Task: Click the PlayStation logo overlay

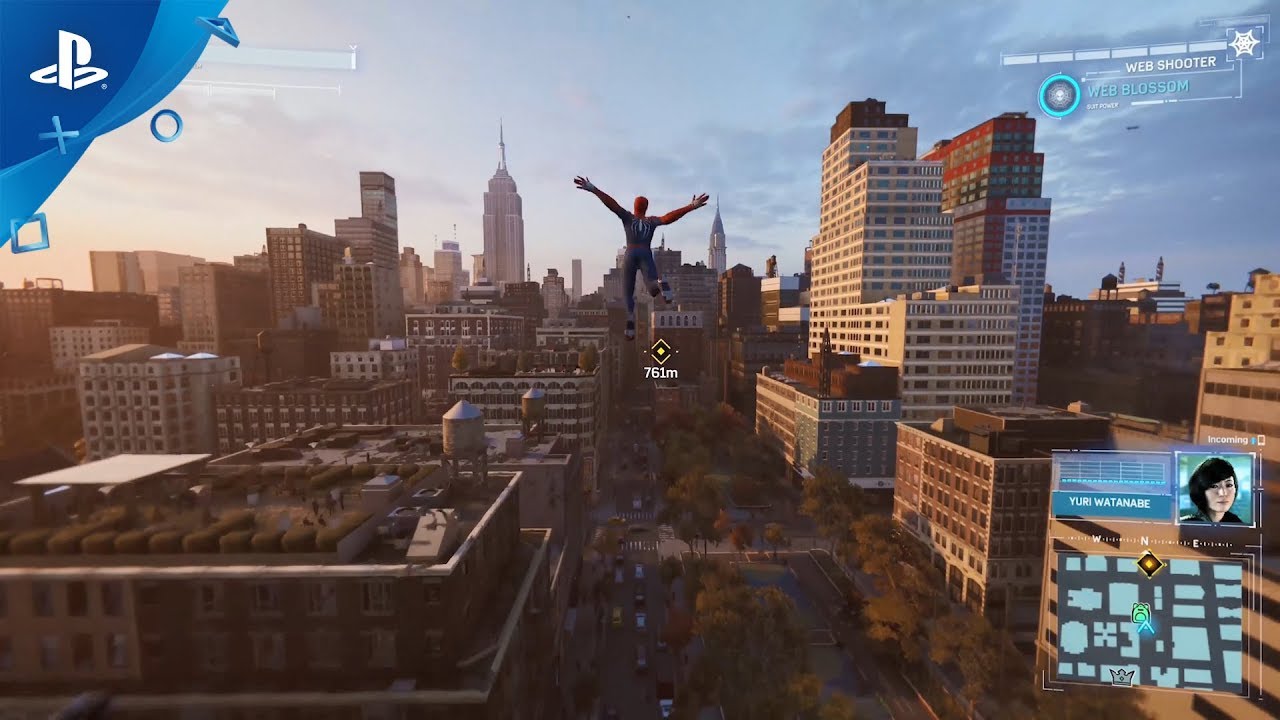Action: click(68, 72)
